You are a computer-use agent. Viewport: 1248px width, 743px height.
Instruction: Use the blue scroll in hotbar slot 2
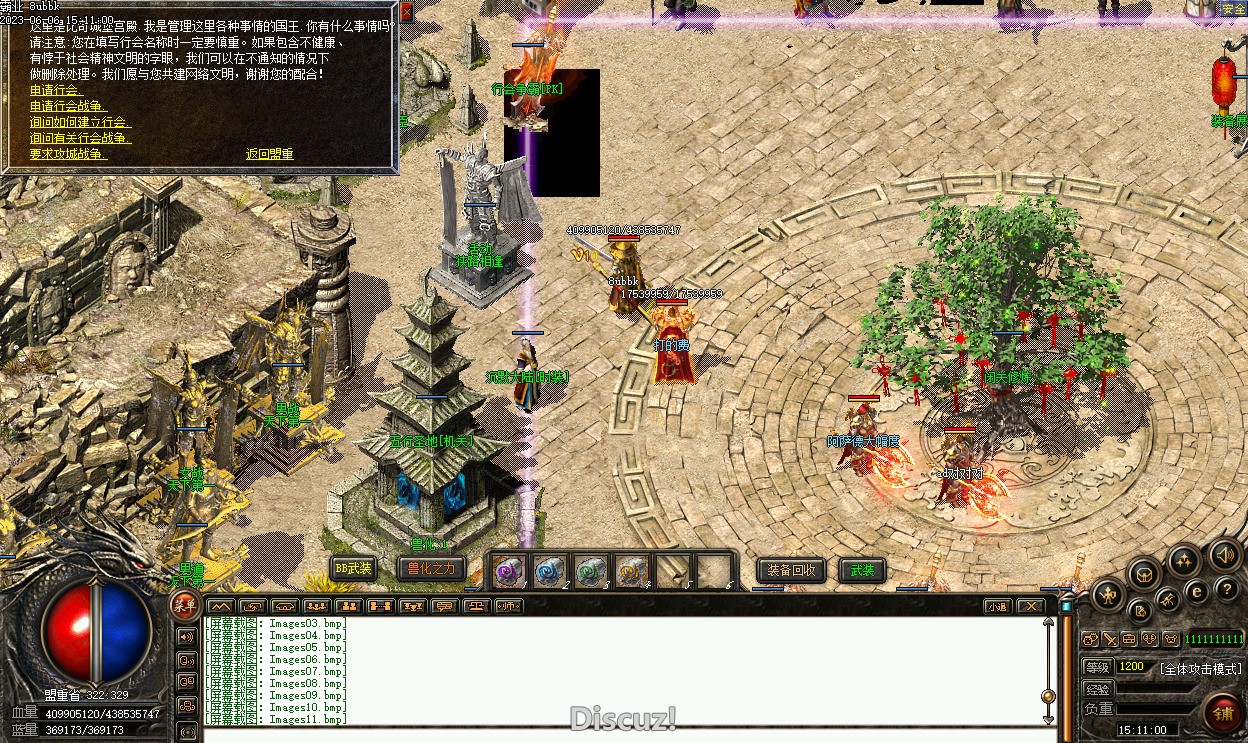pos(550,572)
